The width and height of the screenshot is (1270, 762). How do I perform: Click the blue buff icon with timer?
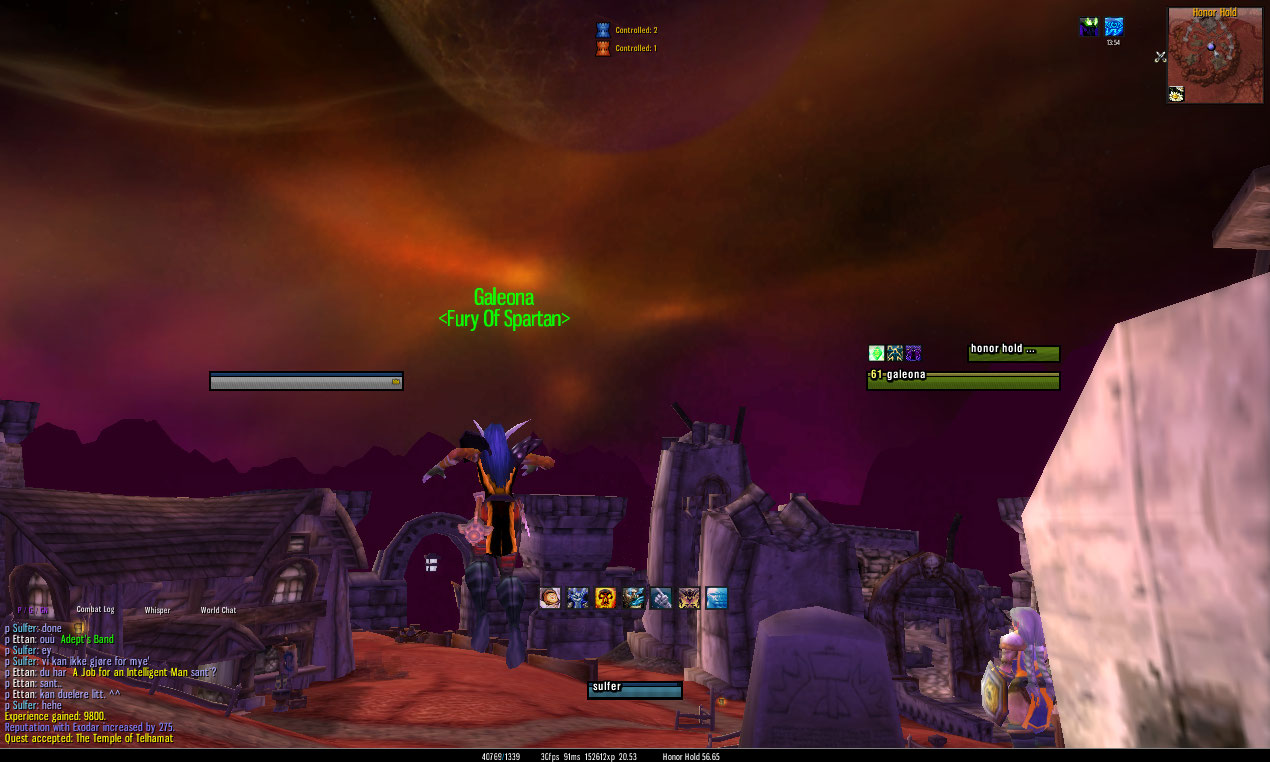coord(1113,27)
